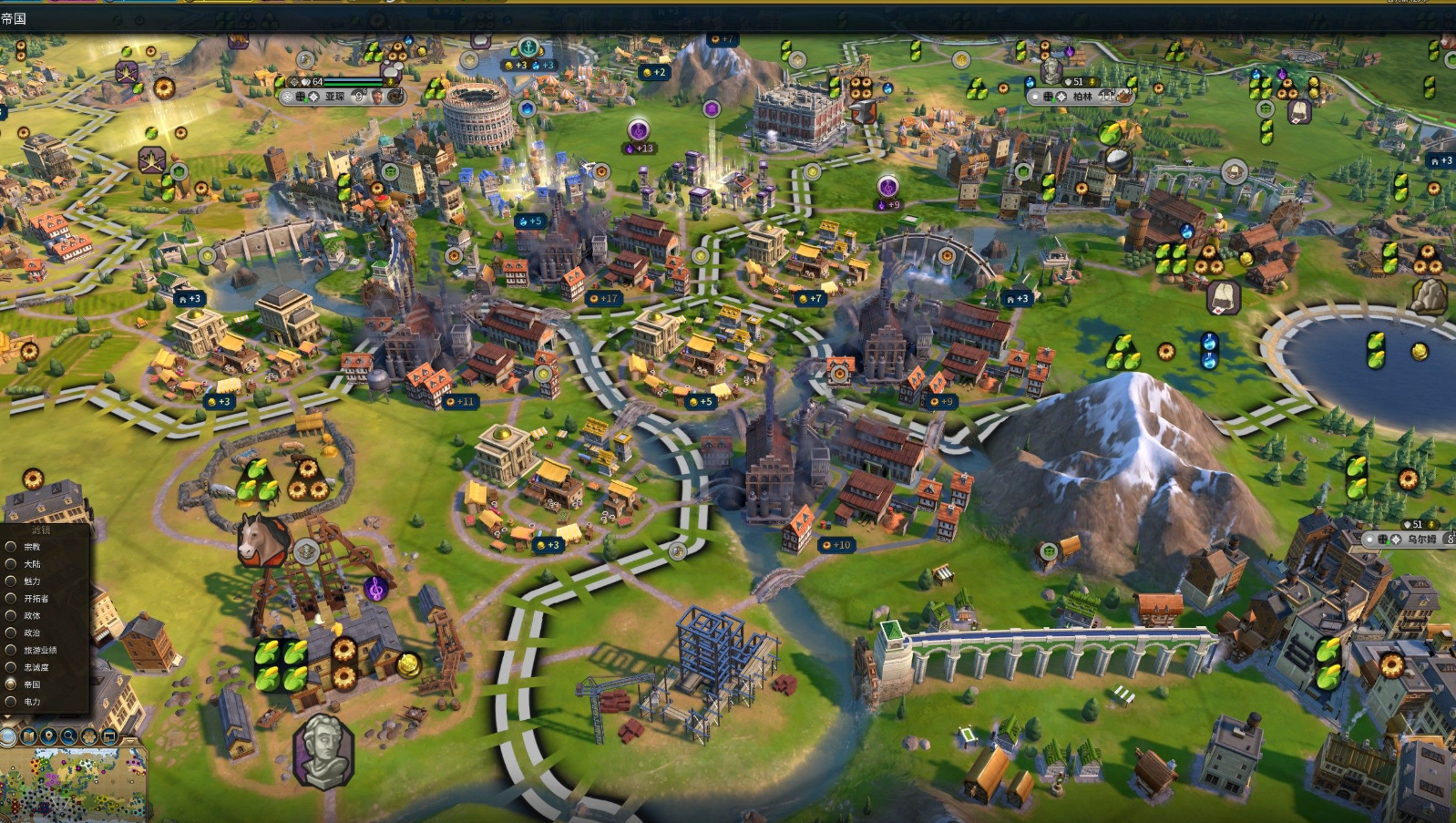Choose the 政治 lens filter
This screenshot has height=823, width=1456.
click(12, 633)
